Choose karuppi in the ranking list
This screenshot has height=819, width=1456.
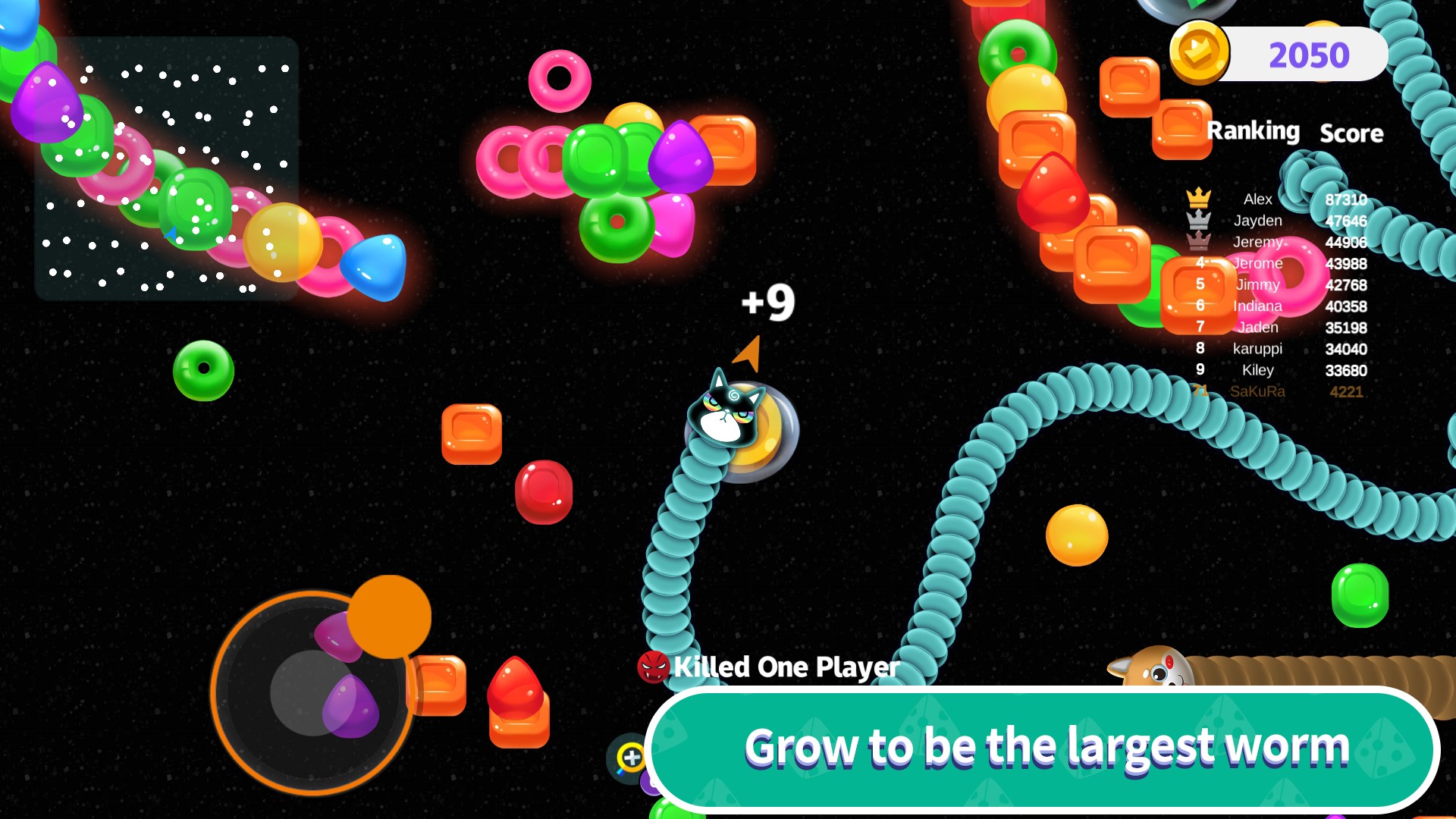click(x=1277, y=349)
